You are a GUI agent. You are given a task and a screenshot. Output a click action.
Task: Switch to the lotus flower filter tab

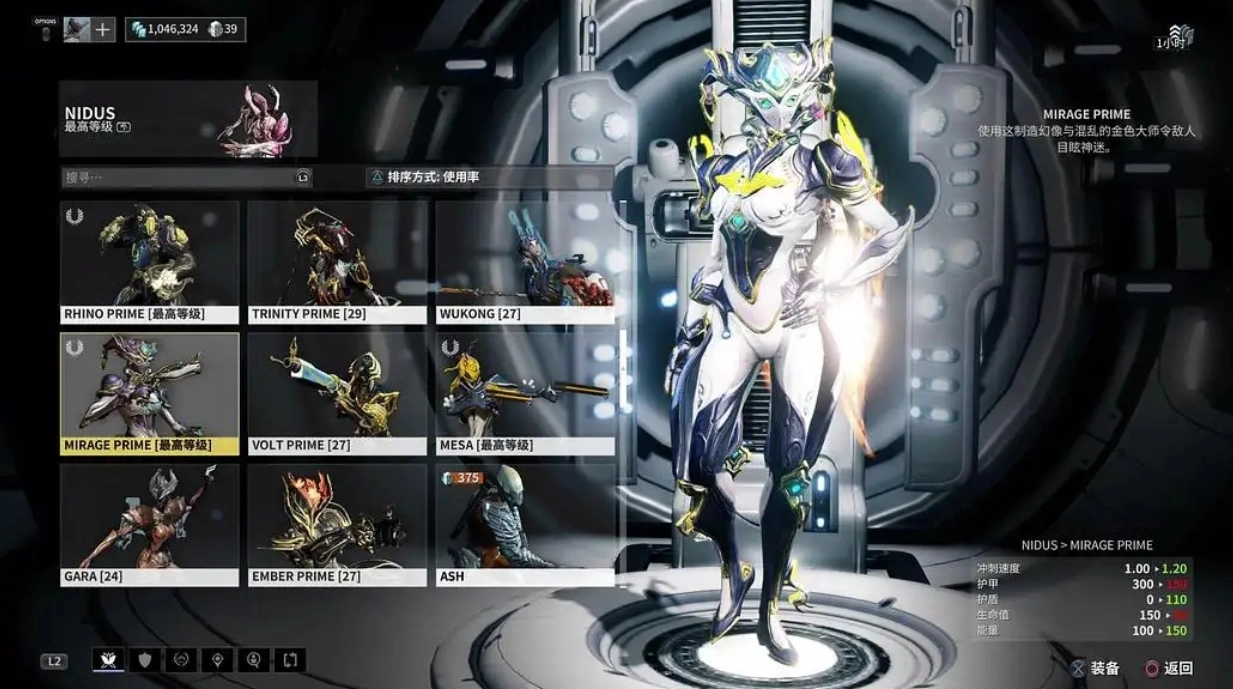(x=108, y=660)
